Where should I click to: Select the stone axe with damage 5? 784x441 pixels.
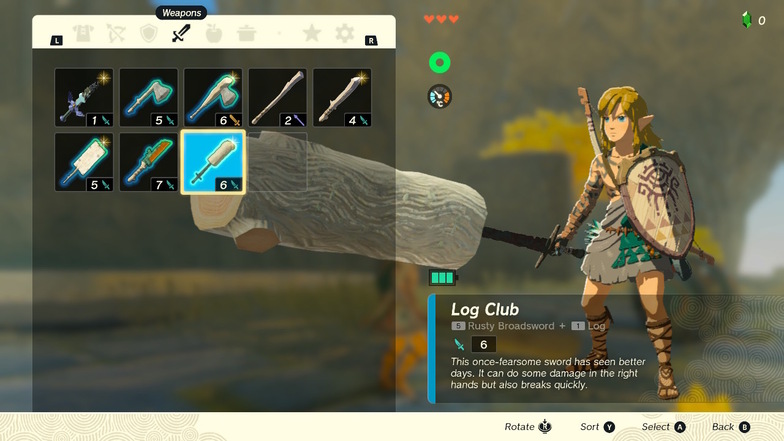(x=149, y=97)
